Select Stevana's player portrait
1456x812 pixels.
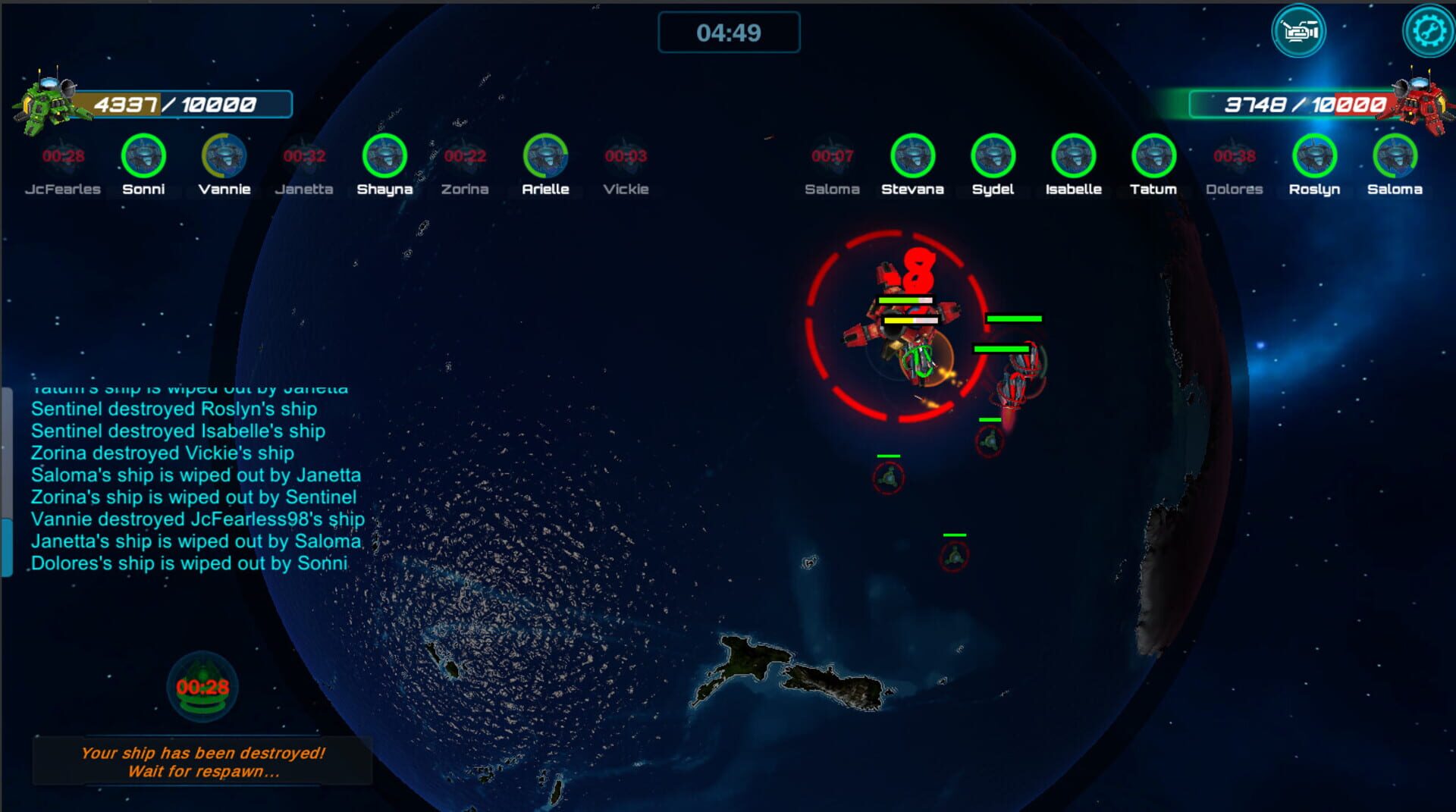912,155
